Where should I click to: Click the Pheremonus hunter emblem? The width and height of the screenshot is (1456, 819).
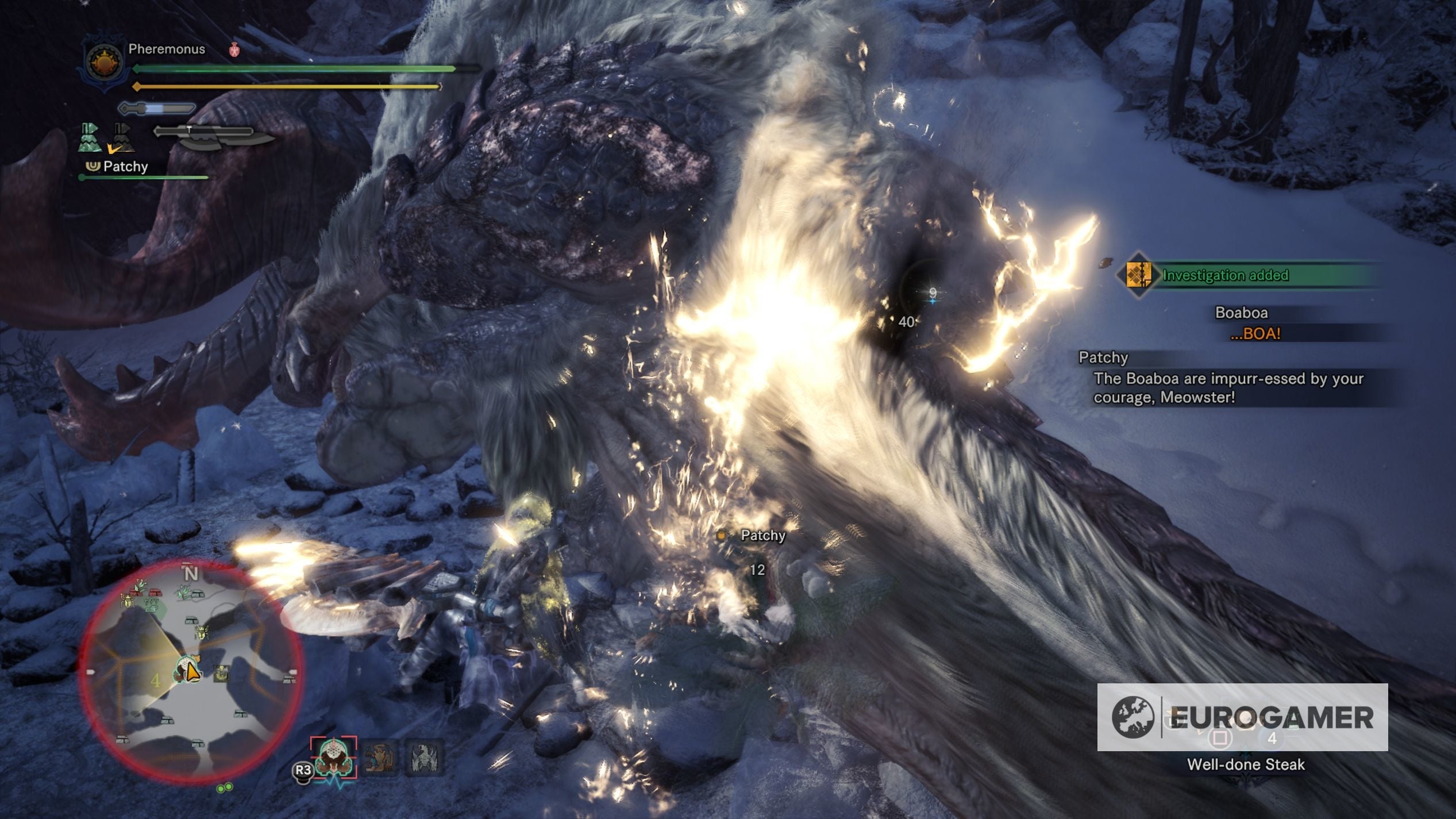click(103, 64)
